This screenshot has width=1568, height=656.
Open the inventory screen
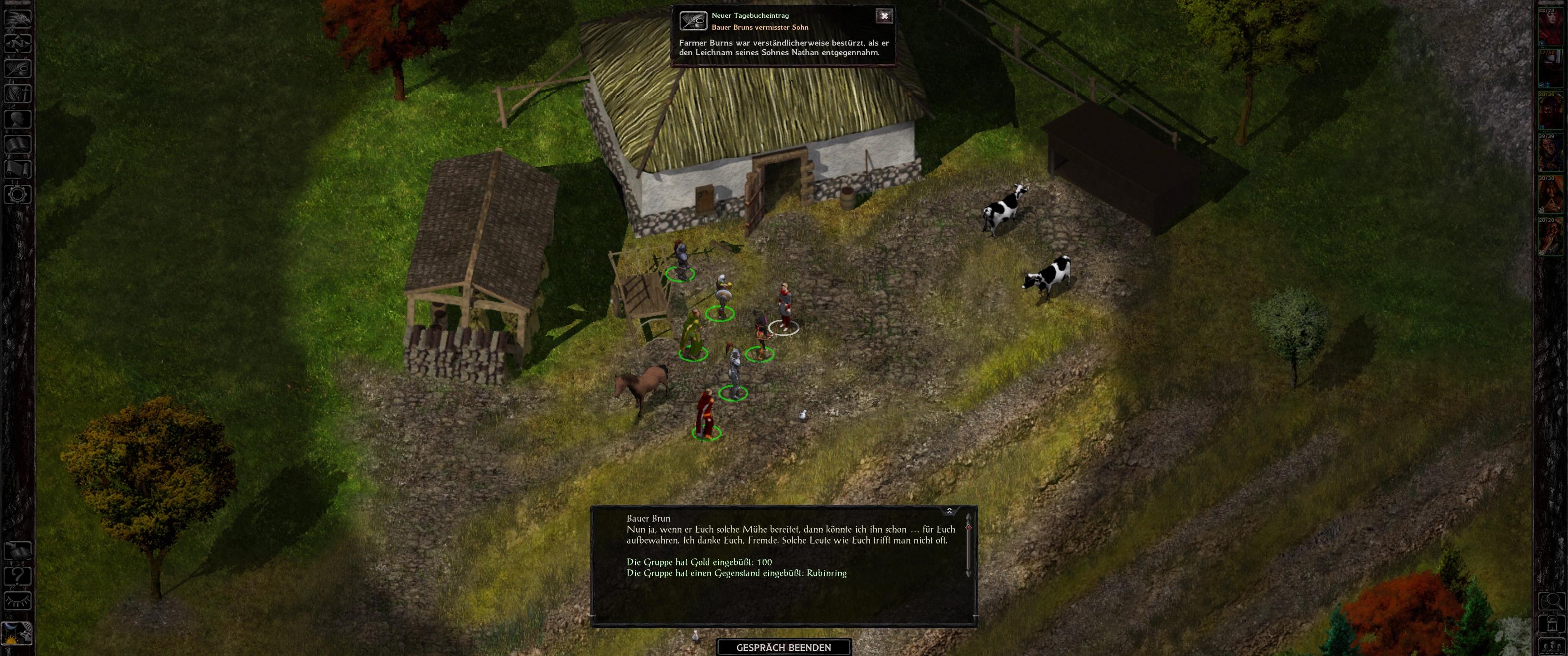pyautogui.click(x=18, y=94)
